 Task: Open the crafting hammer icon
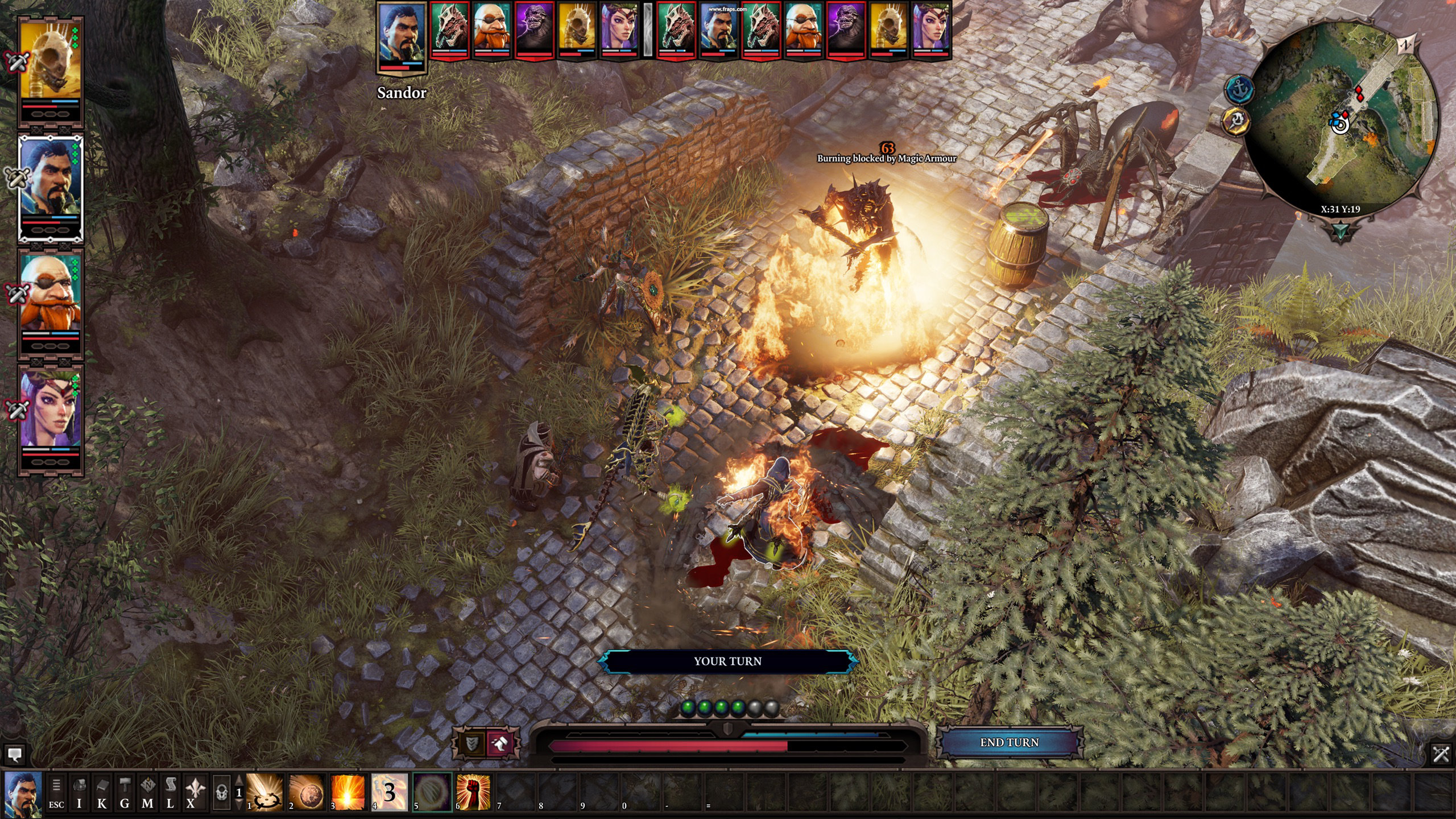point(125,792)
